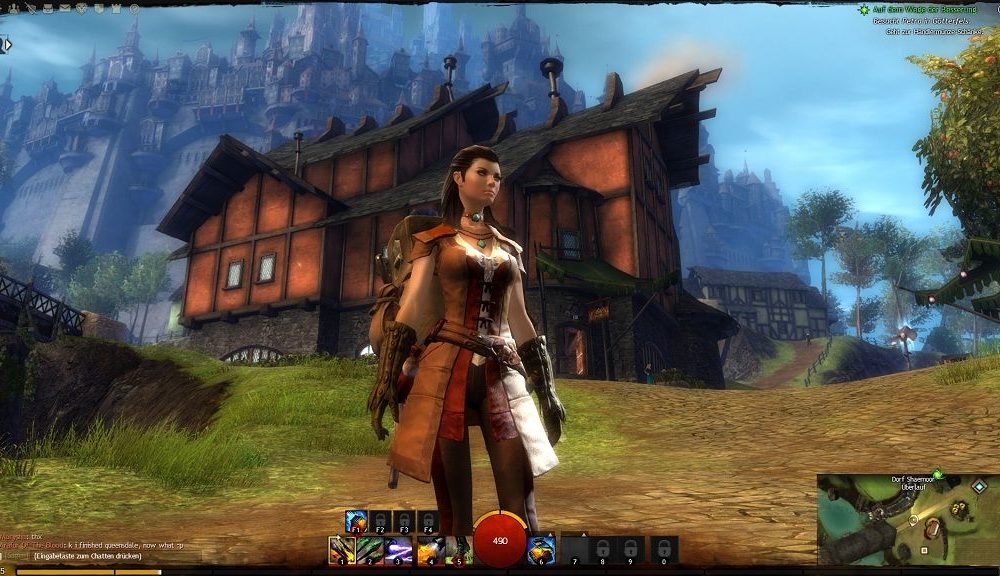Use the healing skill in slot 6

pos(541,549)
